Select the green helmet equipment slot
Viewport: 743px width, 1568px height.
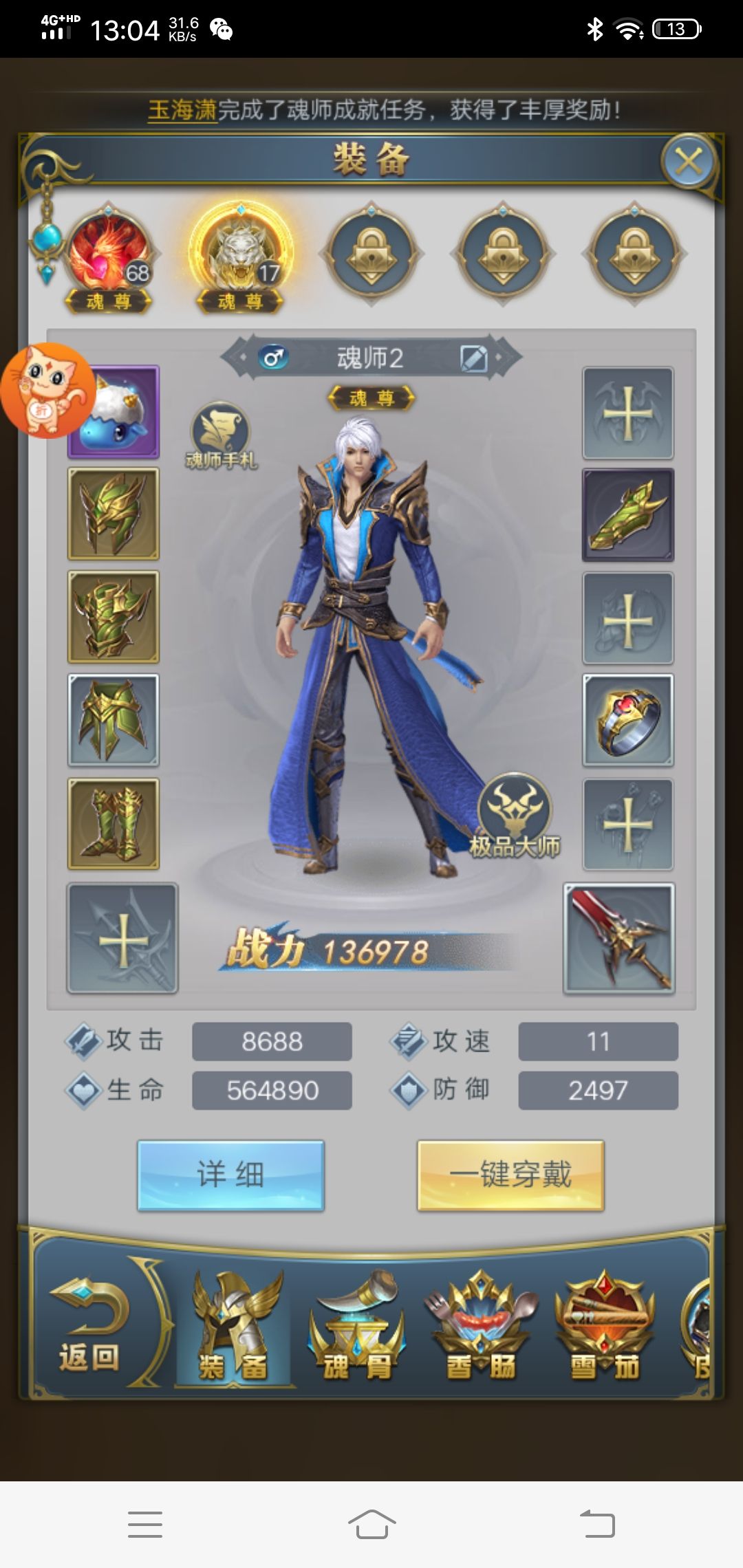114,514
